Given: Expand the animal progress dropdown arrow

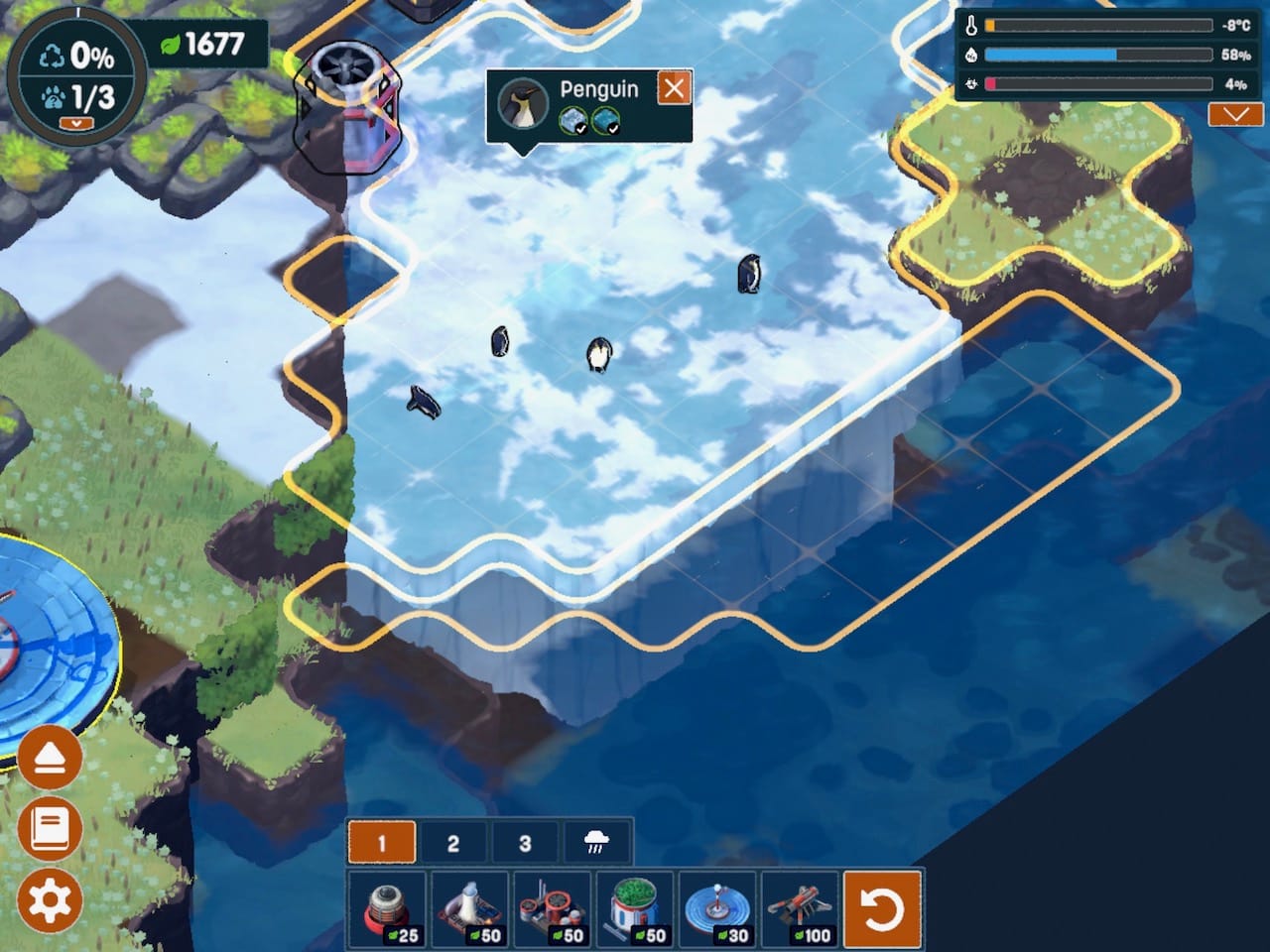Looking at the screenshot, I should coord(76,123).
